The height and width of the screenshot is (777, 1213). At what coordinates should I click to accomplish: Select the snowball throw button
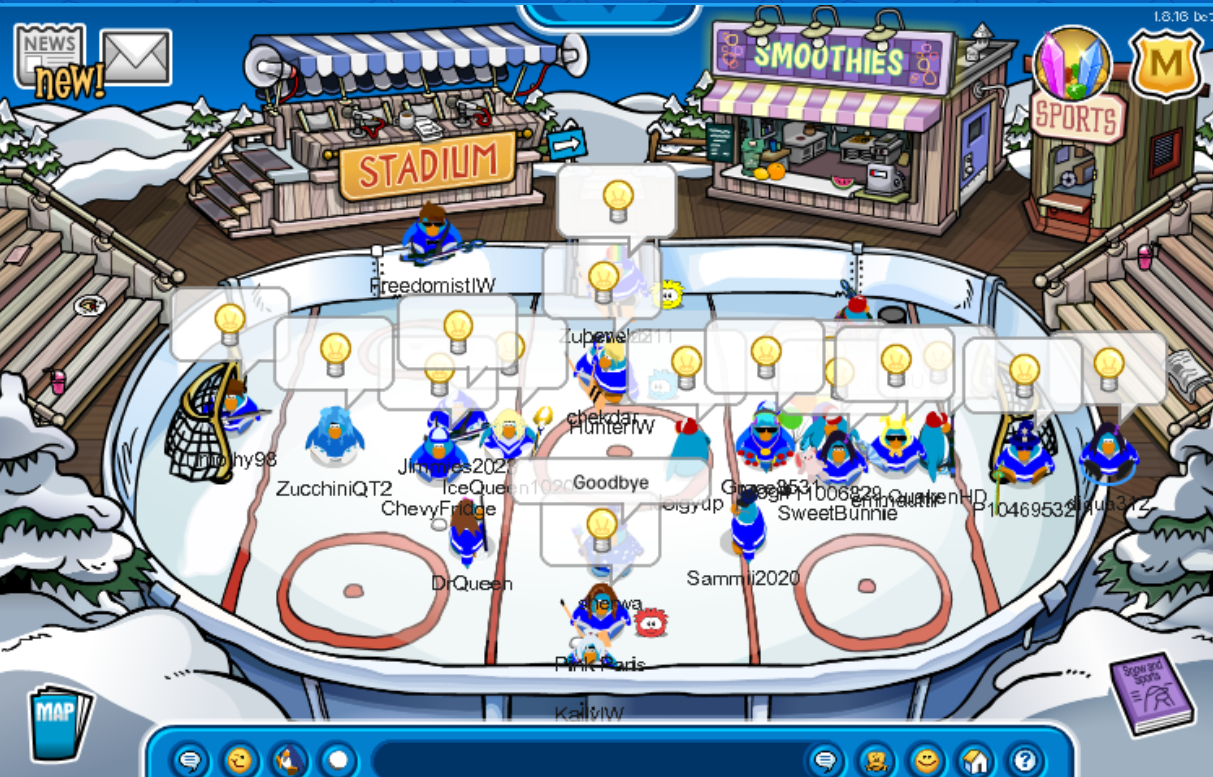[338, 761]
